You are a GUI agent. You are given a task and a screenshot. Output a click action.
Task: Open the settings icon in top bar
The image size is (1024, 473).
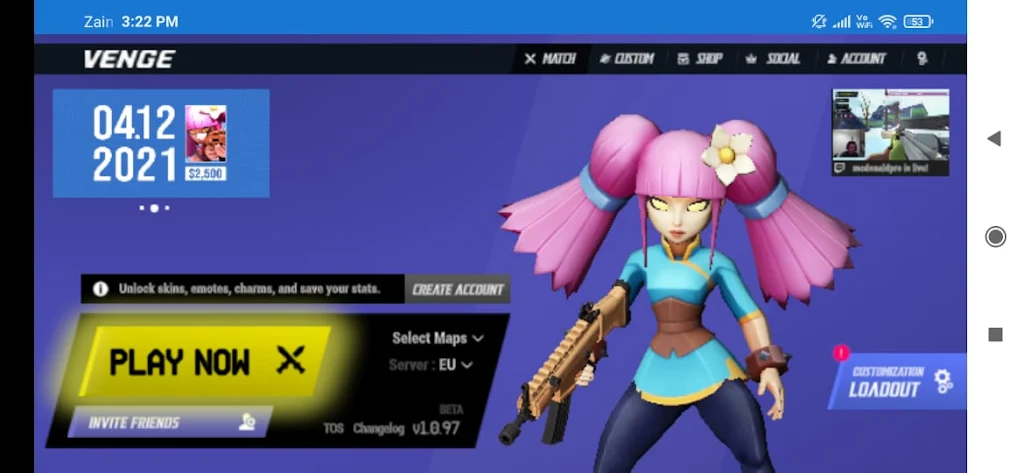tap(922, 59)
